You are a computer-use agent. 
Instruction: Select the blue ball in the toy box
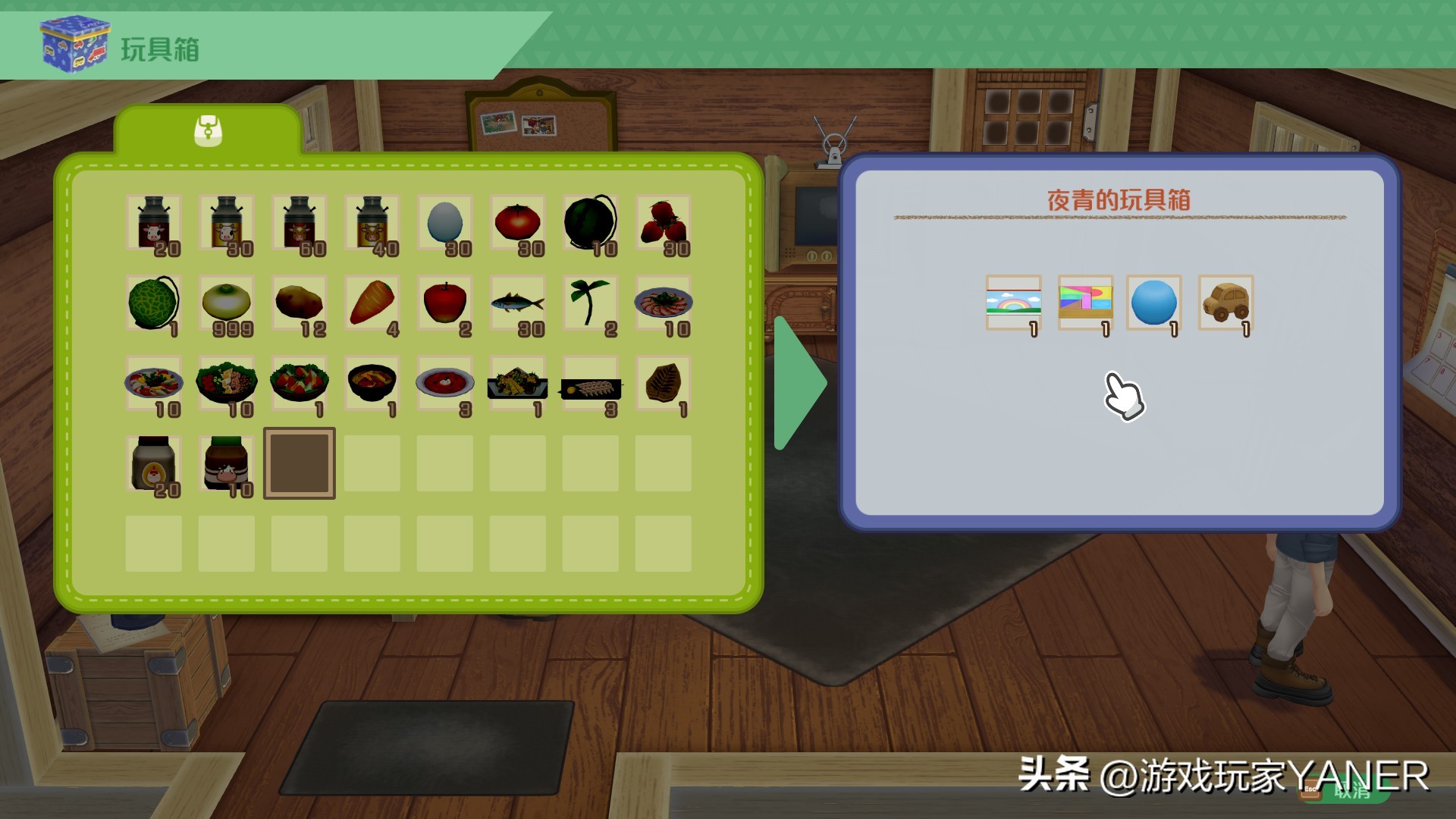point(1154,303)
